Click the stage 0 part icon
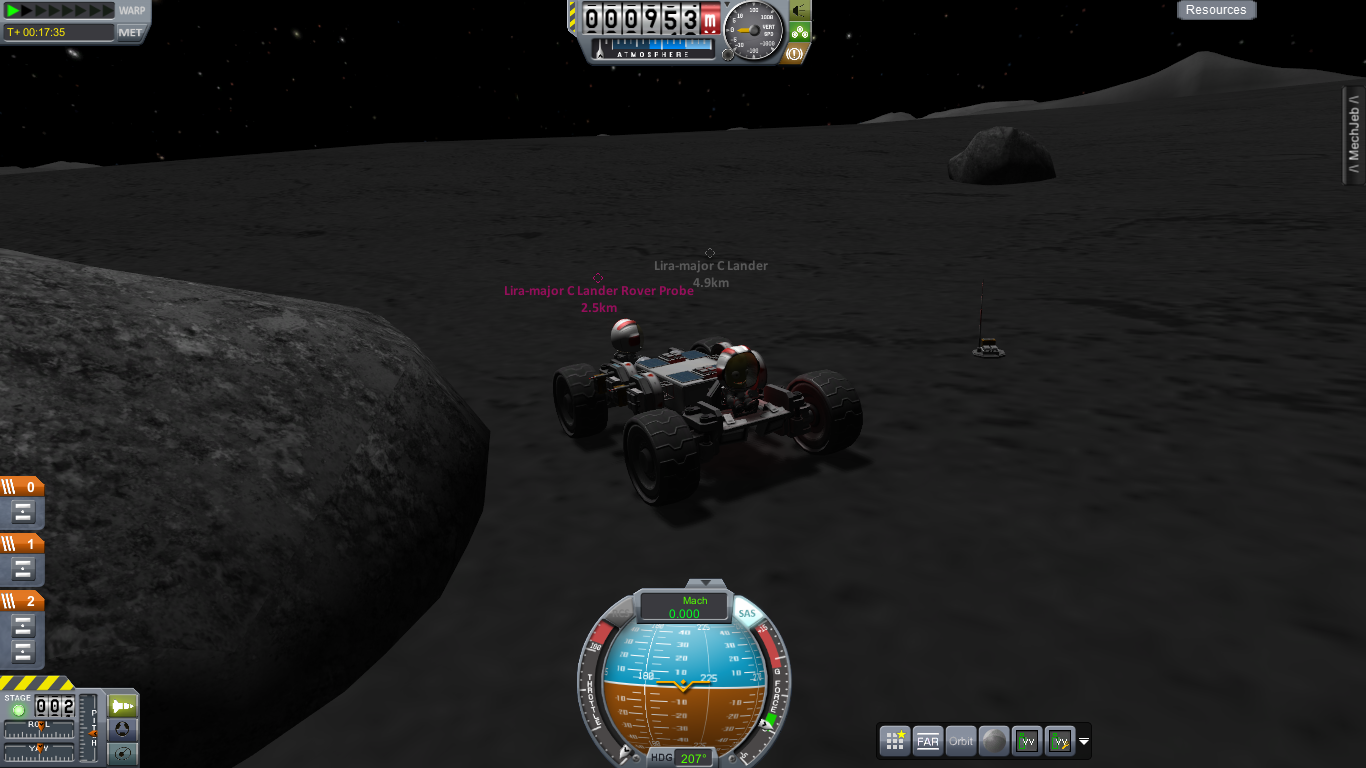The height and width of the screenshot is (768, 1366). pos(24,513)
